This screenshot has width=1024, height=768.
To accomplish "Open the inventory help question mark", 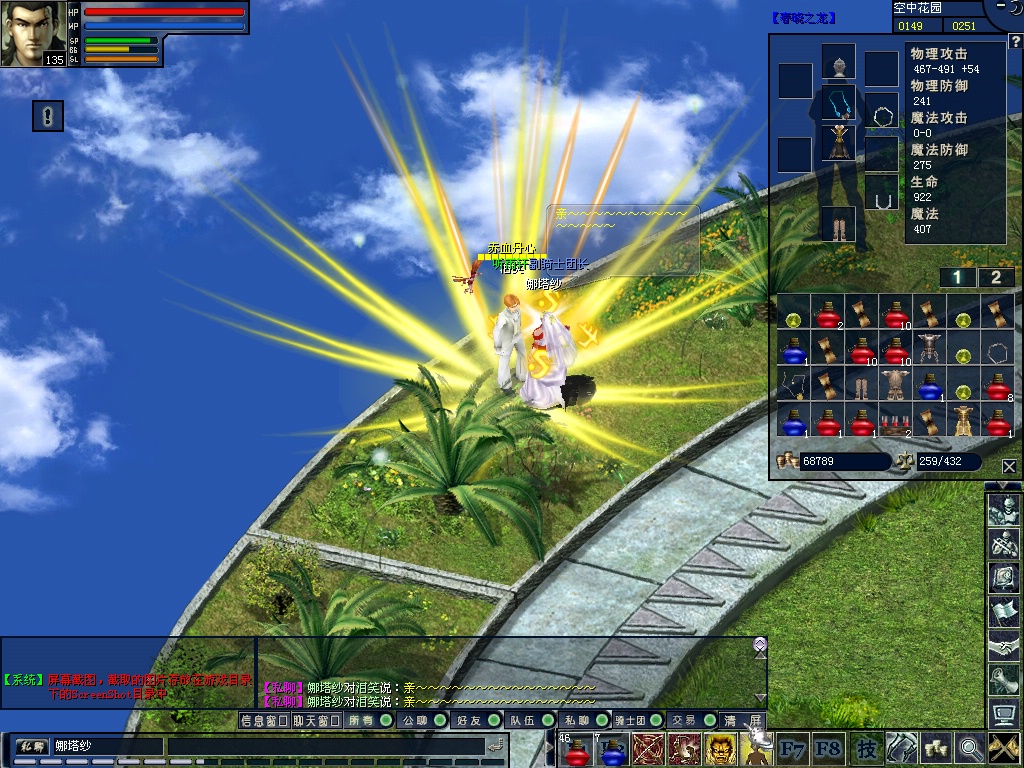I will tap(1015, 41).
